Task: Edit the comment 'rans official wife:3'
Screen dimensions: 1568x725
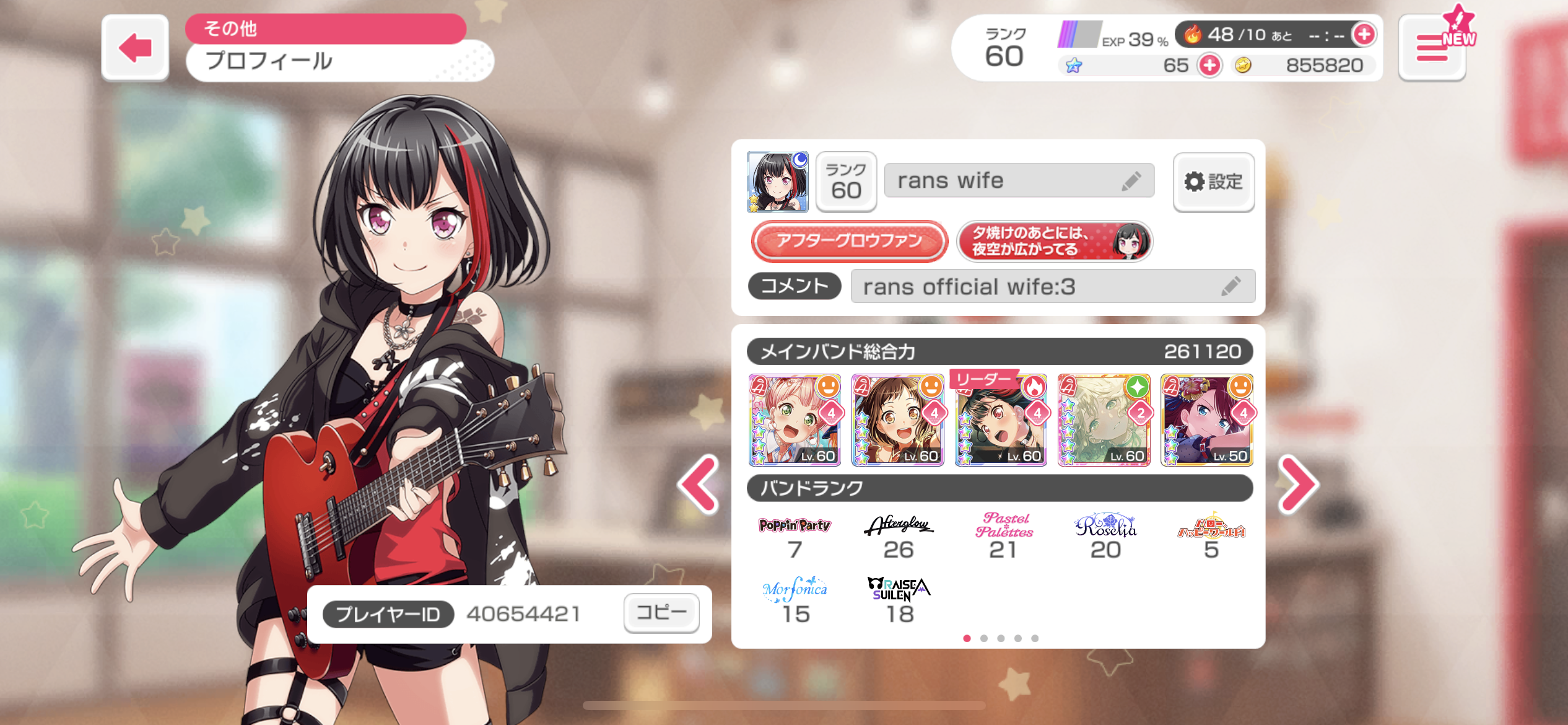Action: point(1230,286)
